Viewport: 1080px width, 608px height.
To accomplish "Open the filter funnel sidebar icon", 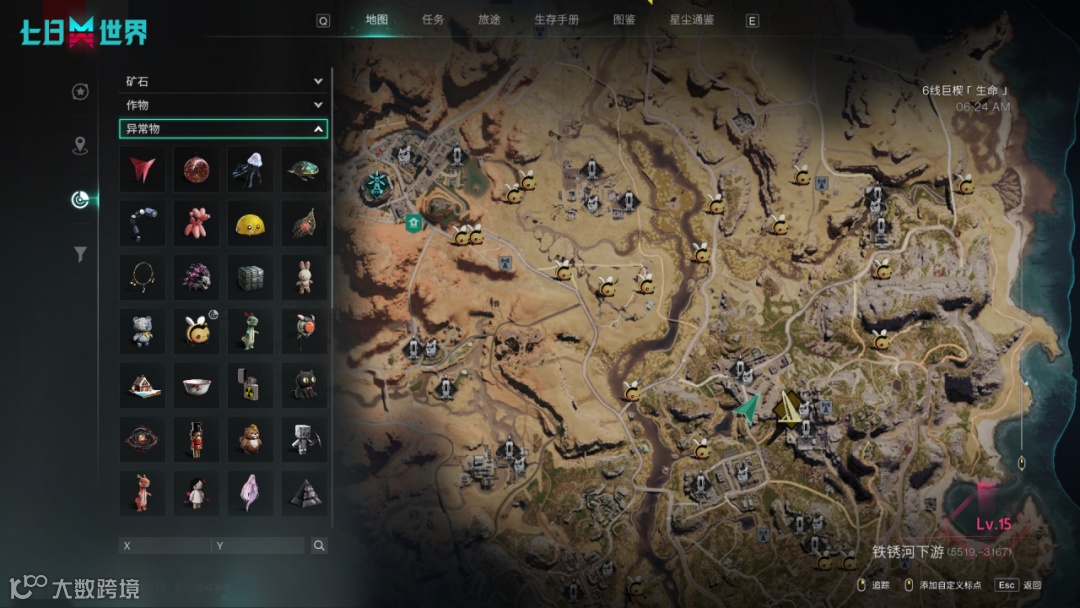I will pyautogui.click(x=81, y=255).
